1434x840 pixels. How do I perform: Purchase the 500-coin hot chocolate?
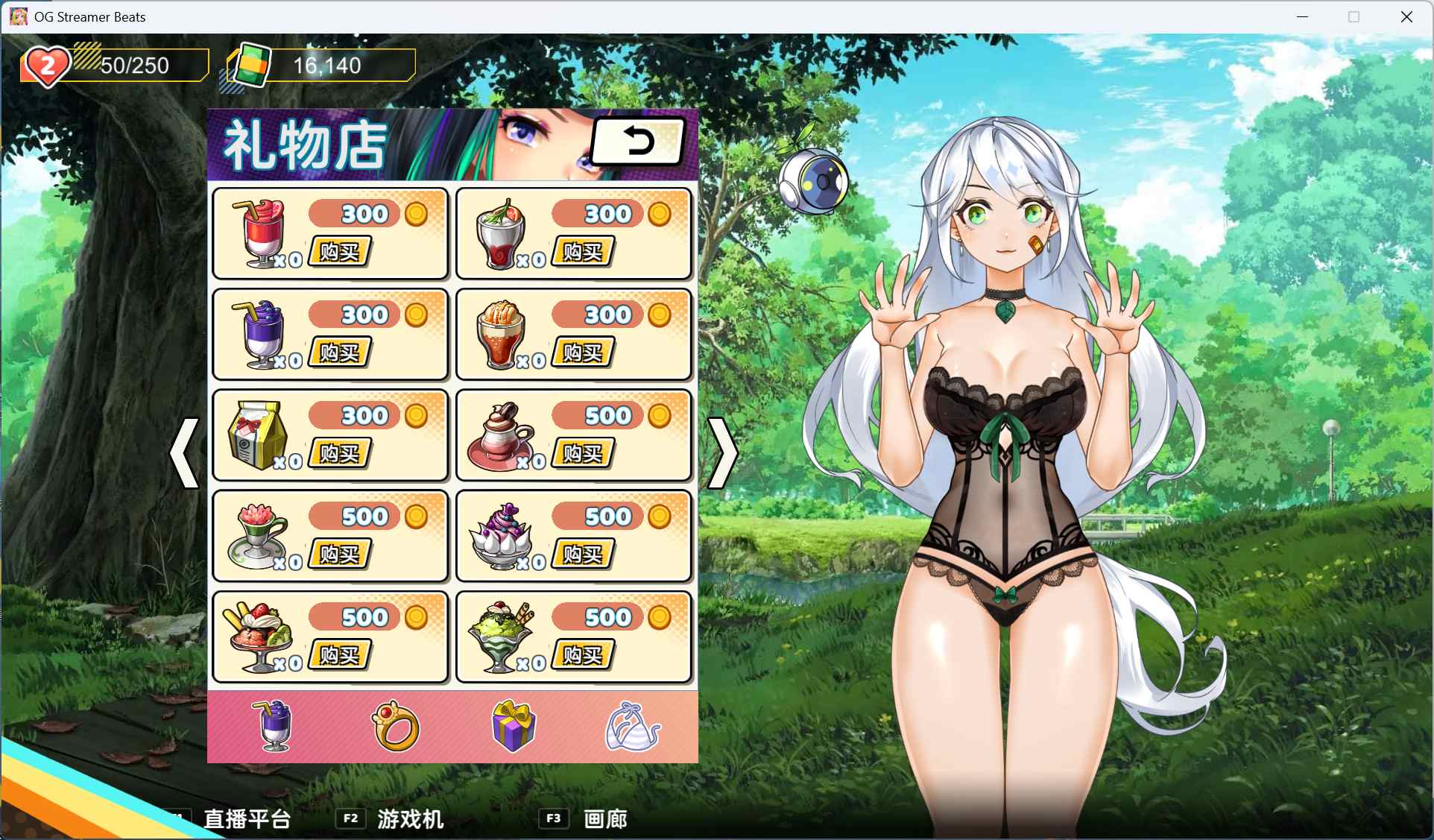(x=584, y=453)
